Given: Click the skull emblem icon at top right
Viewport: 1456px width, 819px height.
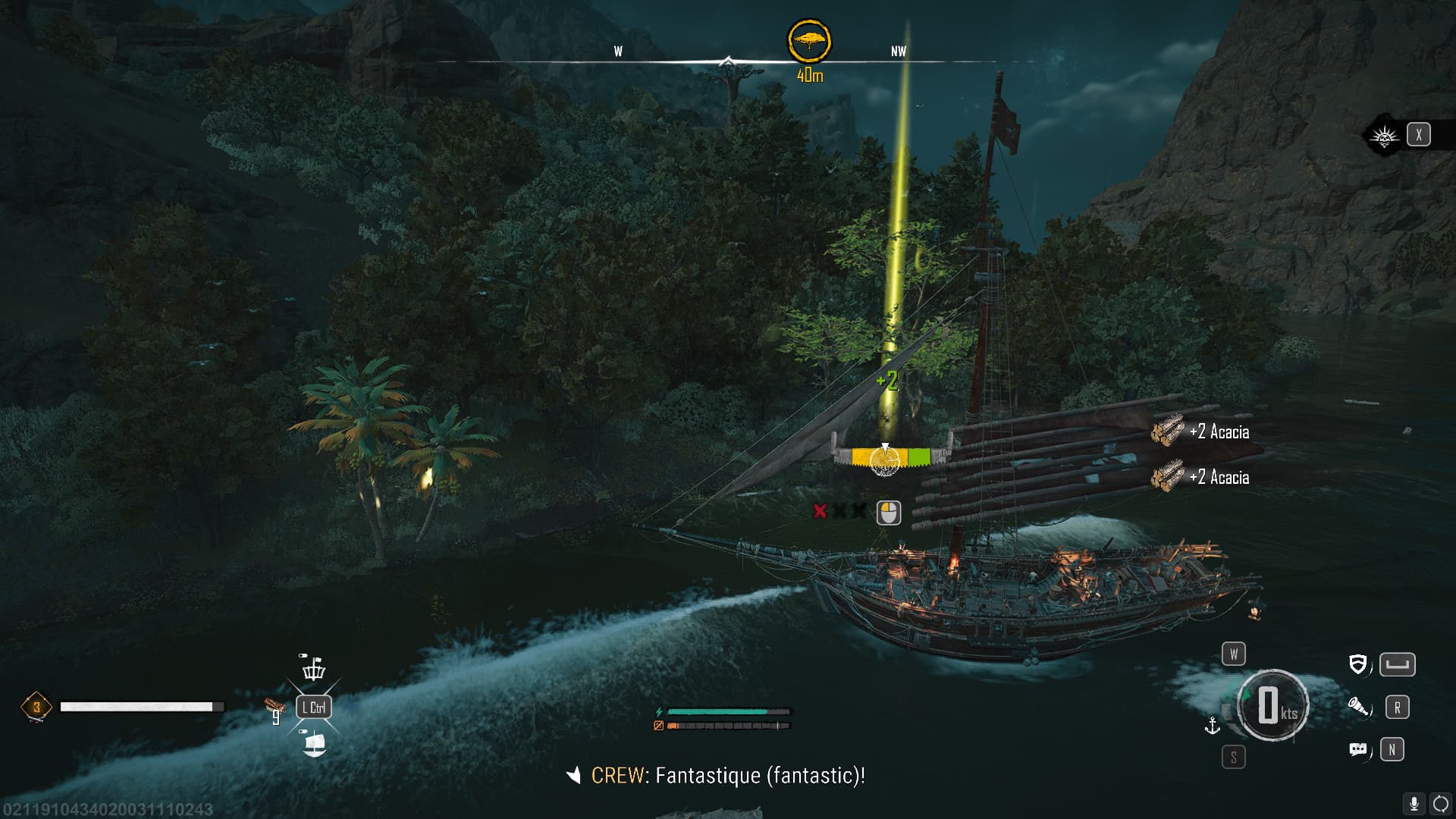Looking at the screenshot, I should 1384,136.
